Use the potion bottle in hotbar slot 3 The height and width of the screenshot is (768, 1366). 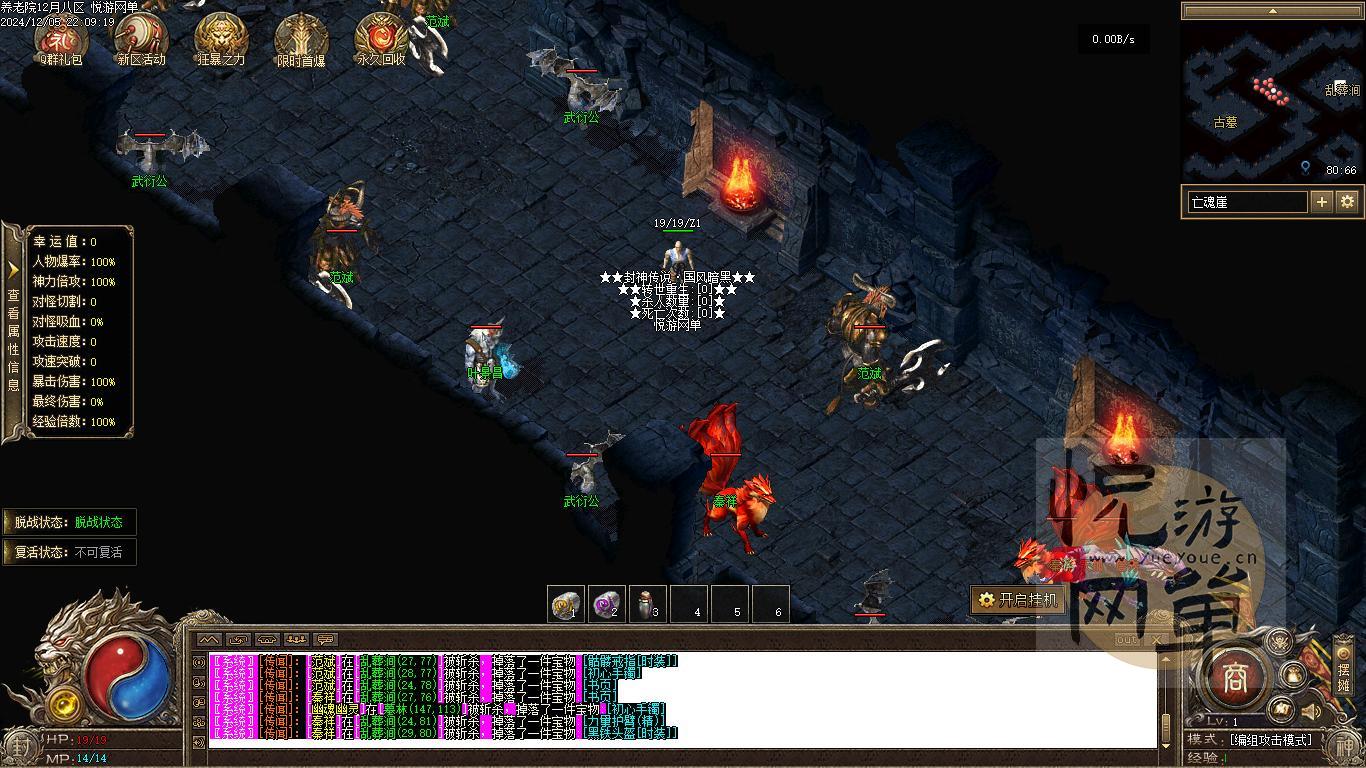pyautogui.click(x=648, y=604)
